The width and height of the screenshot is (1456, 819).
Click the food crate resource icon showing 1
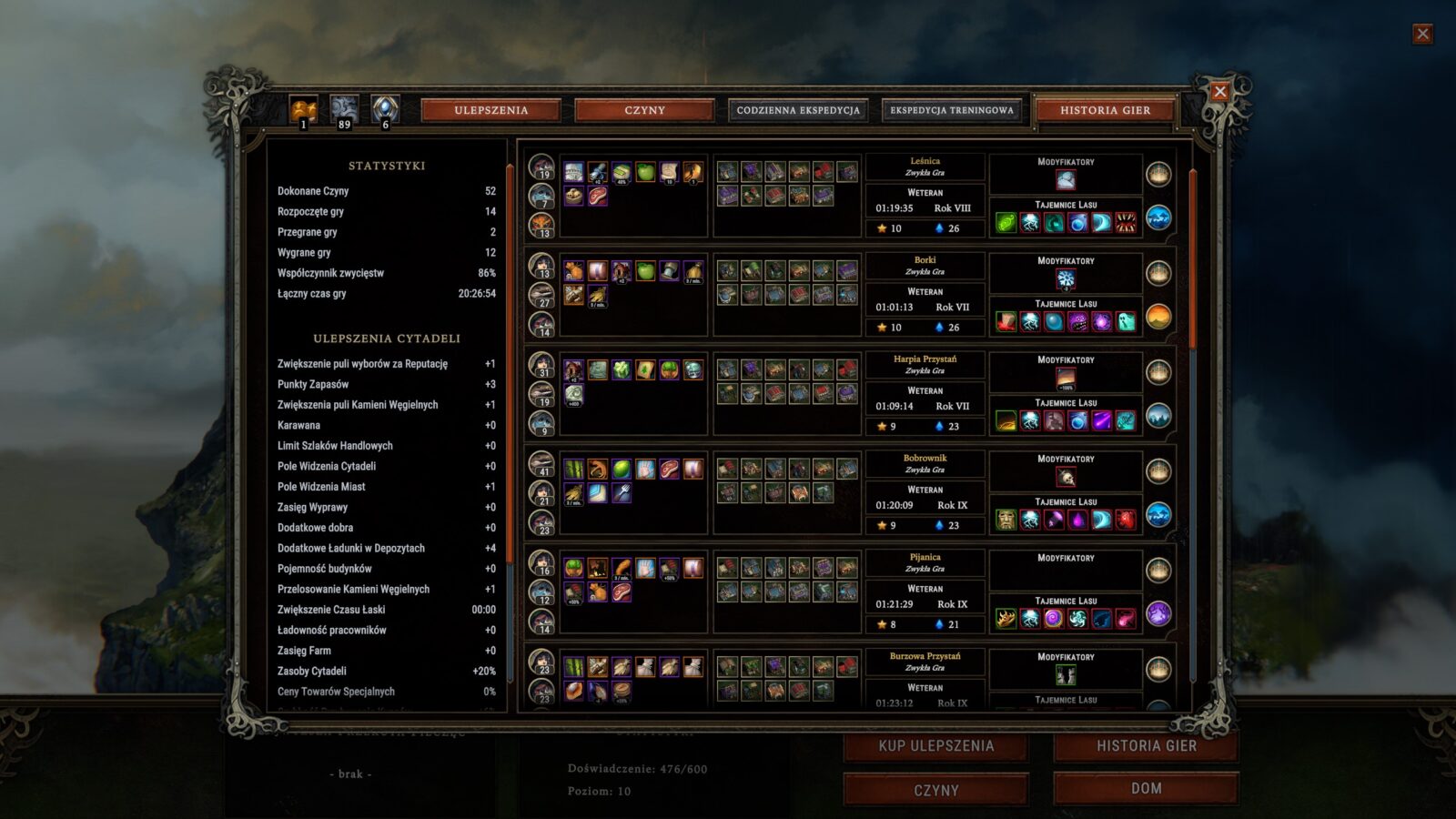coord(304,110)
